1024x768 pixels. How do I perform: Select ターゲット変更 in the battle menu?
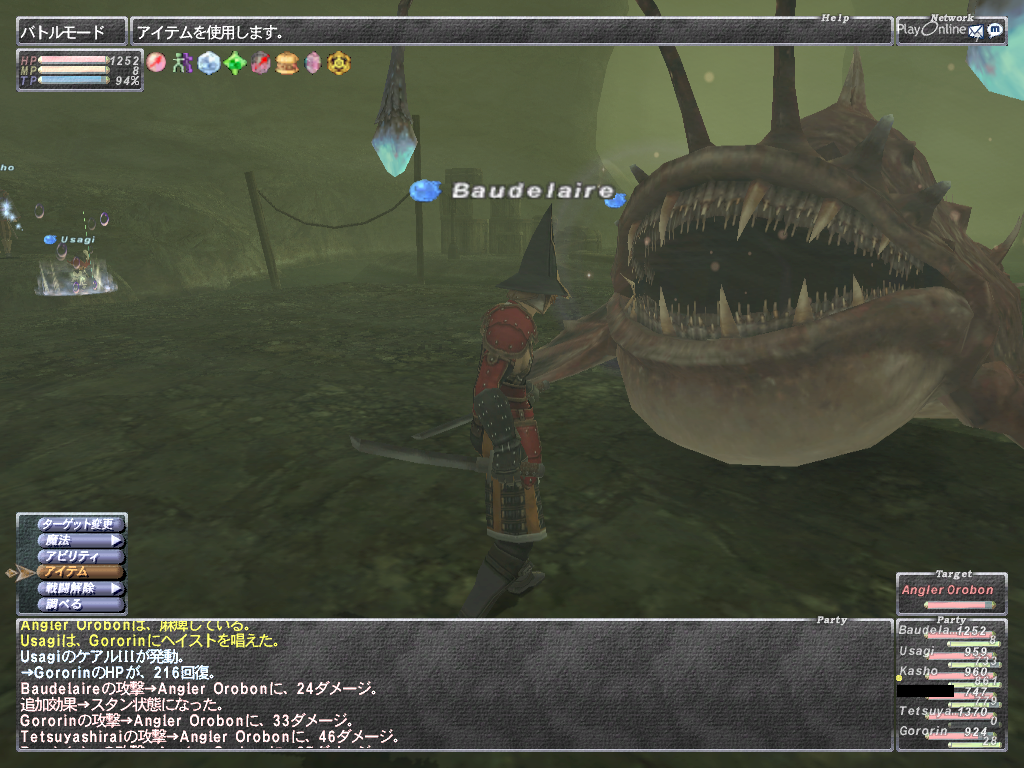(x=80, y=524)
